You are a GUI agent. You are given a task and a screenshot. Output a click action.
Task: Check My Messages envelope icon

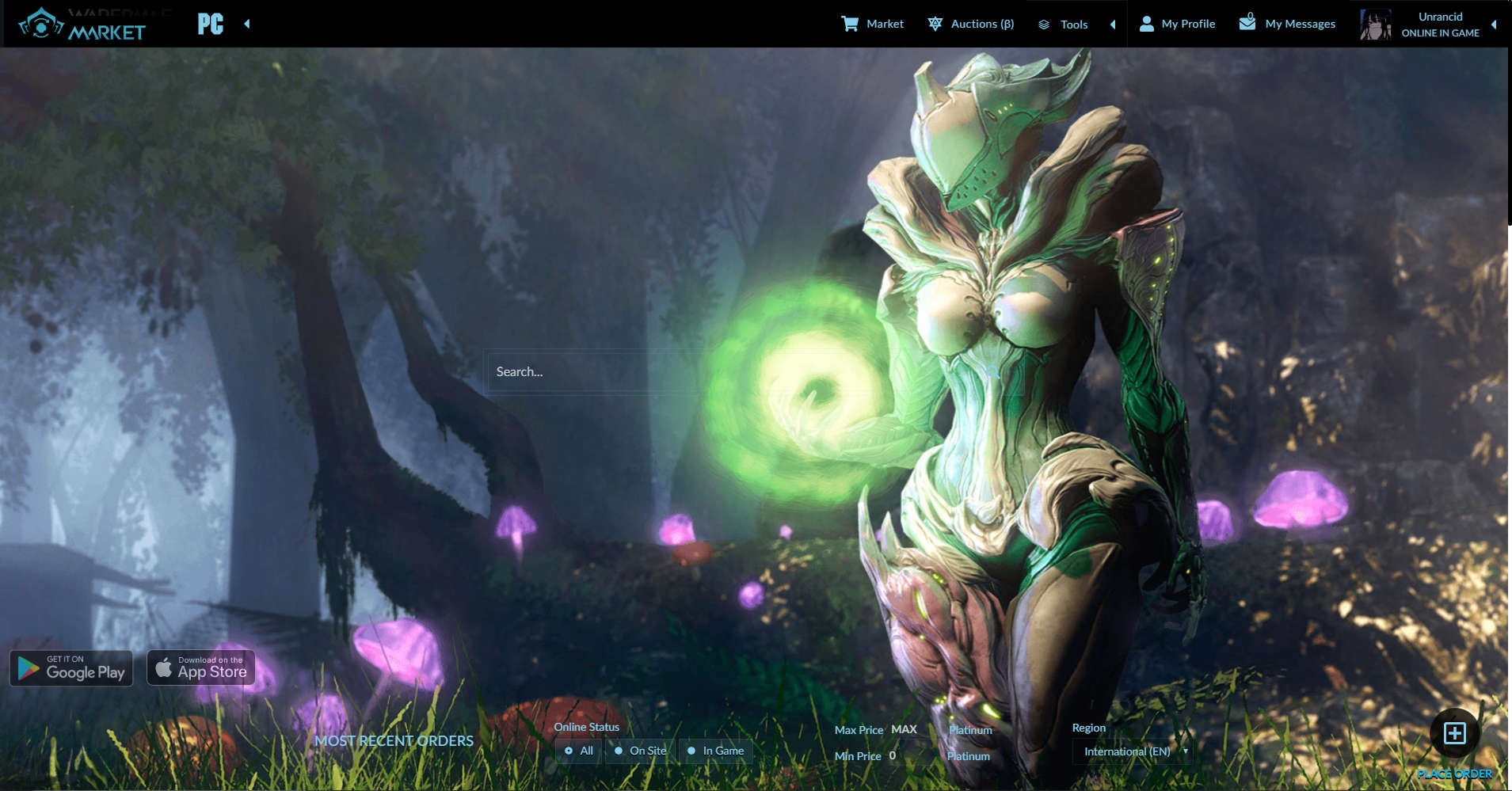(x=1248, y=23)
